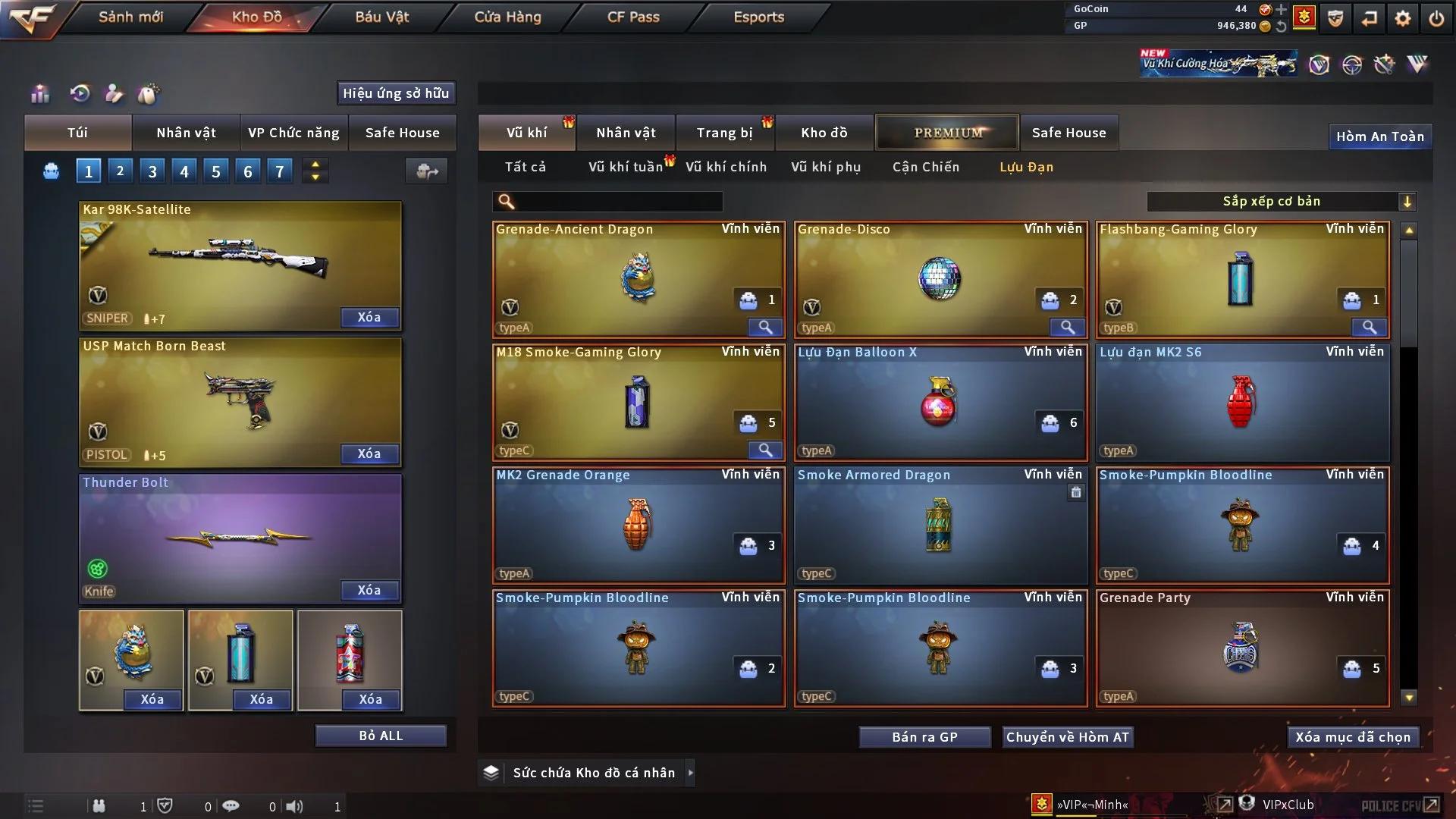Viewport: 1456px width, 819px height.
Task: Open the Cửa Hàng shop menu
Action: (x=507, y=17)
